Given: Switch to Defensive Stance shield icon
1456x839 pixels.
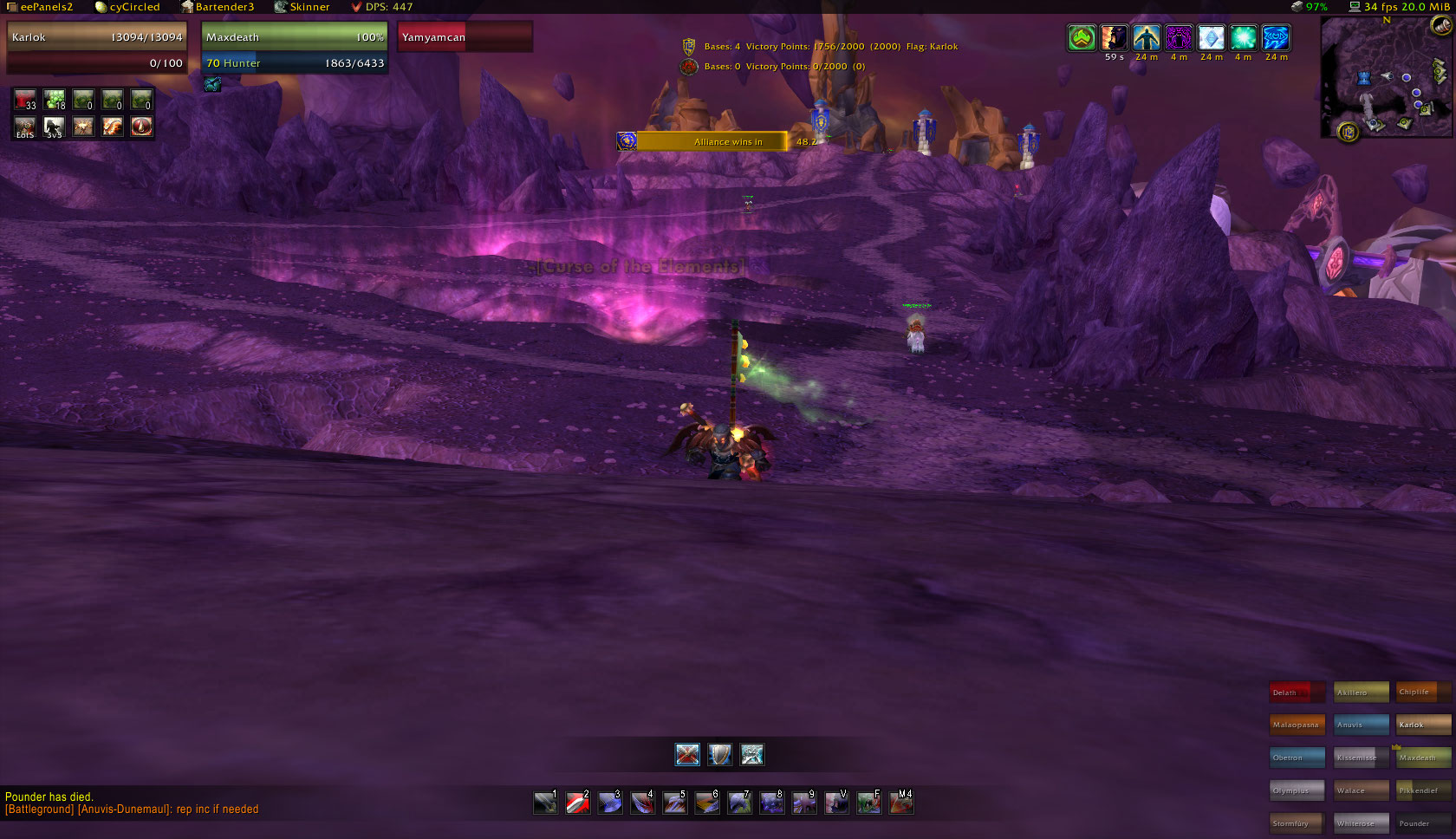Looking at the screenshot, I should point(719,754).
